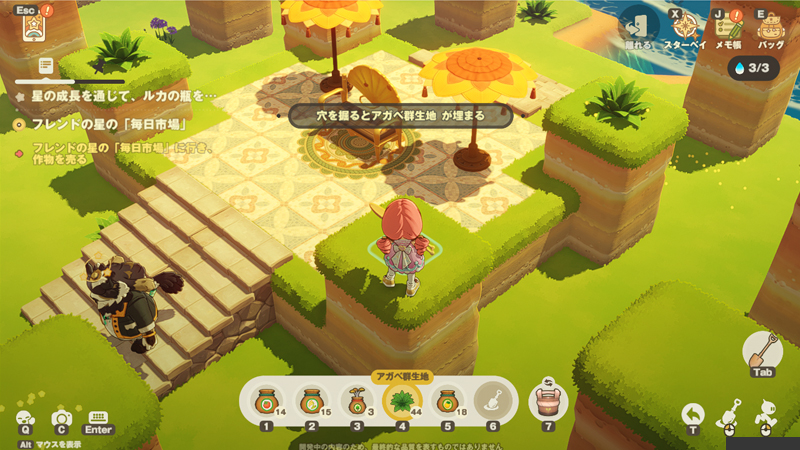Choose the greyed-out shovel slot
The image size is (800, 450).
coord(492,400)
